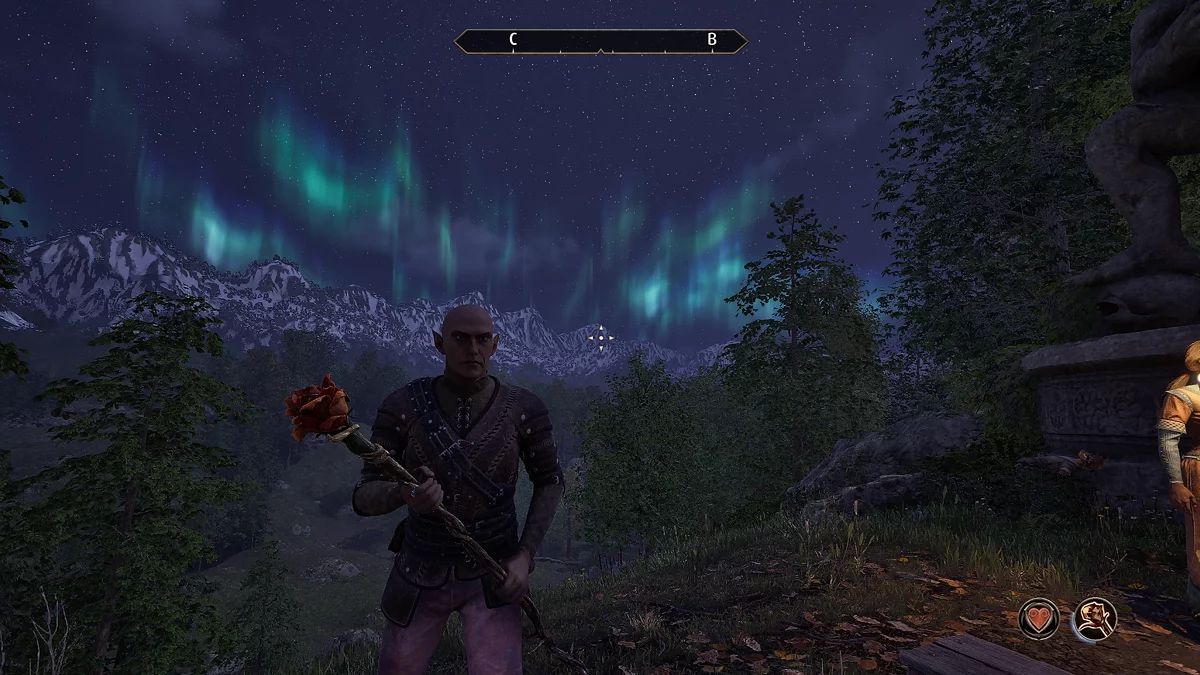The image size is (1200, 675).
Task: Click the compass bar at the top
Action: coord(600,41)
